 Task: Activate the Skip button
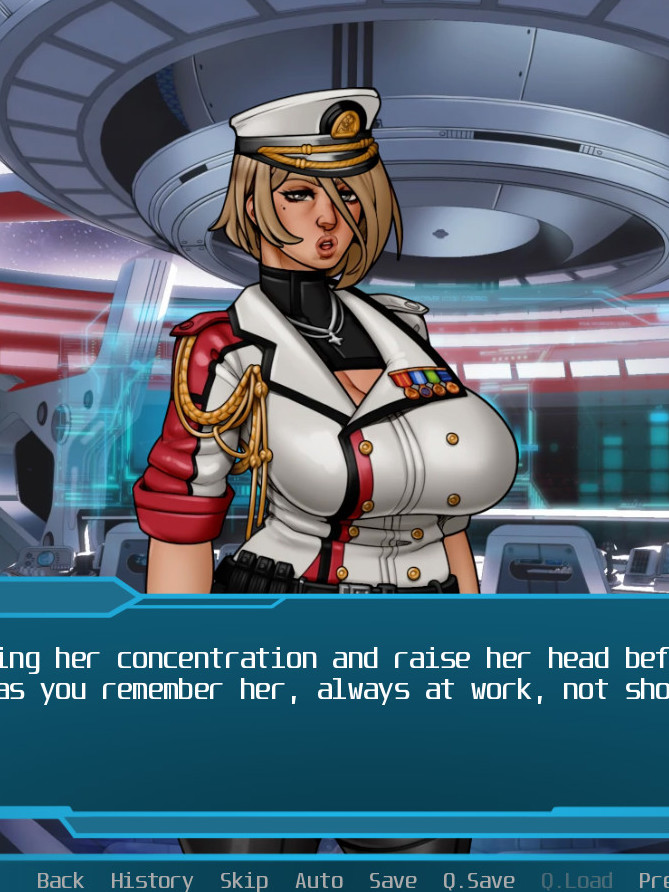(x=243, y=880)
